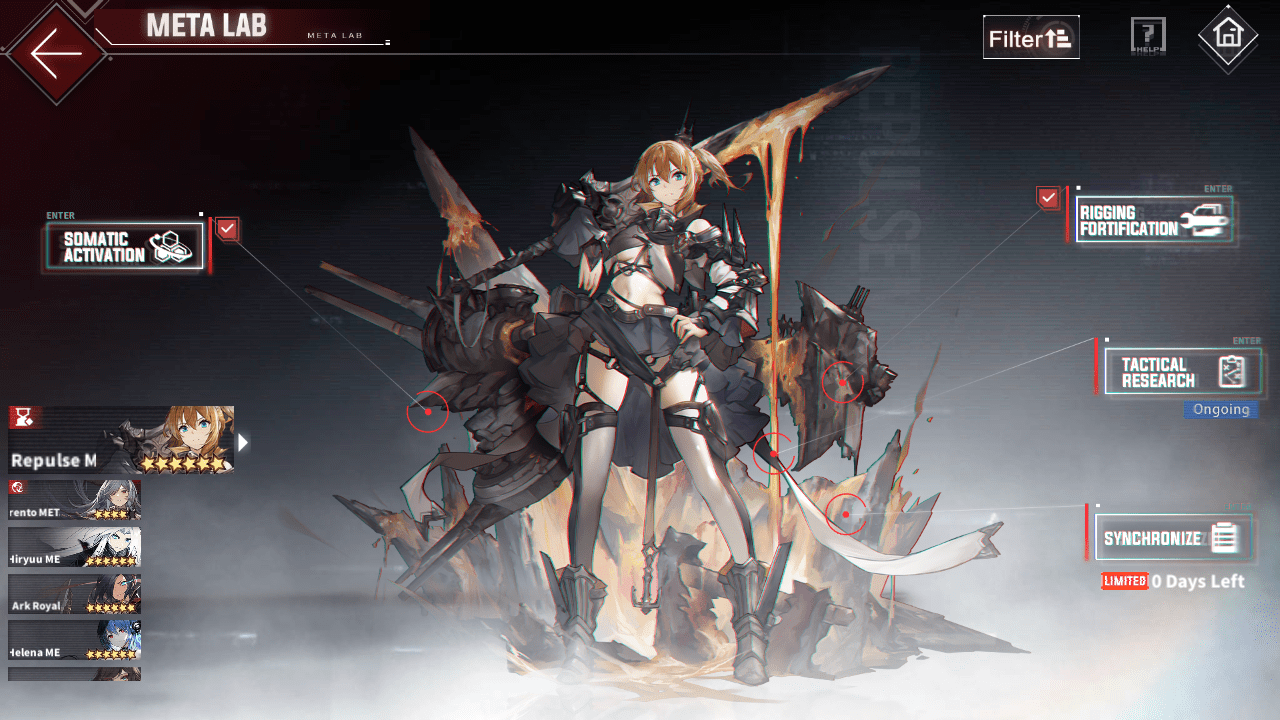Click the red target circle on the left rigging
The height and width of the screenshot is (720, 1280).
[428, 411]
